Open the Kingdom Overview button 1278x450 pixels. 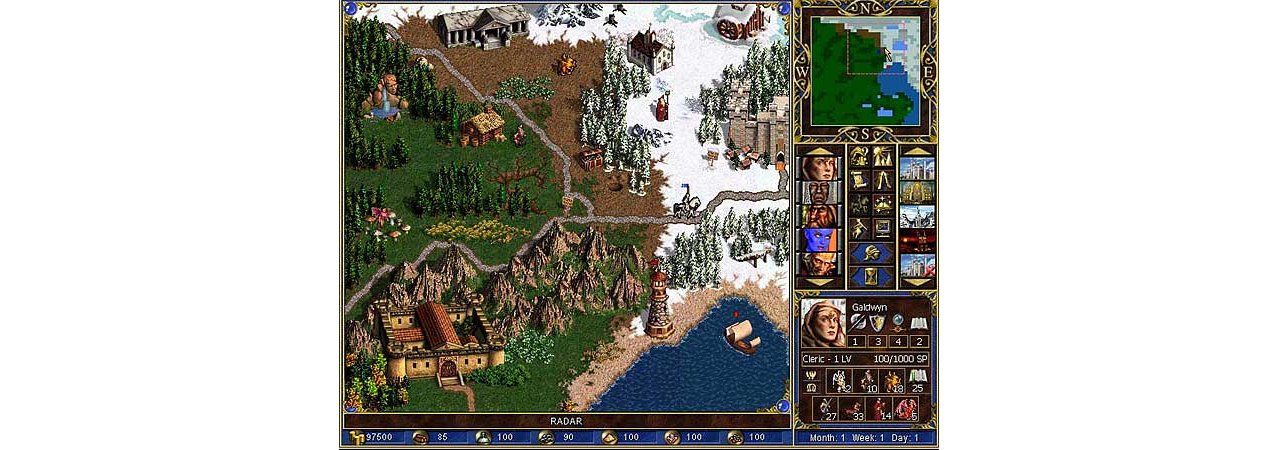click(859, 157)
